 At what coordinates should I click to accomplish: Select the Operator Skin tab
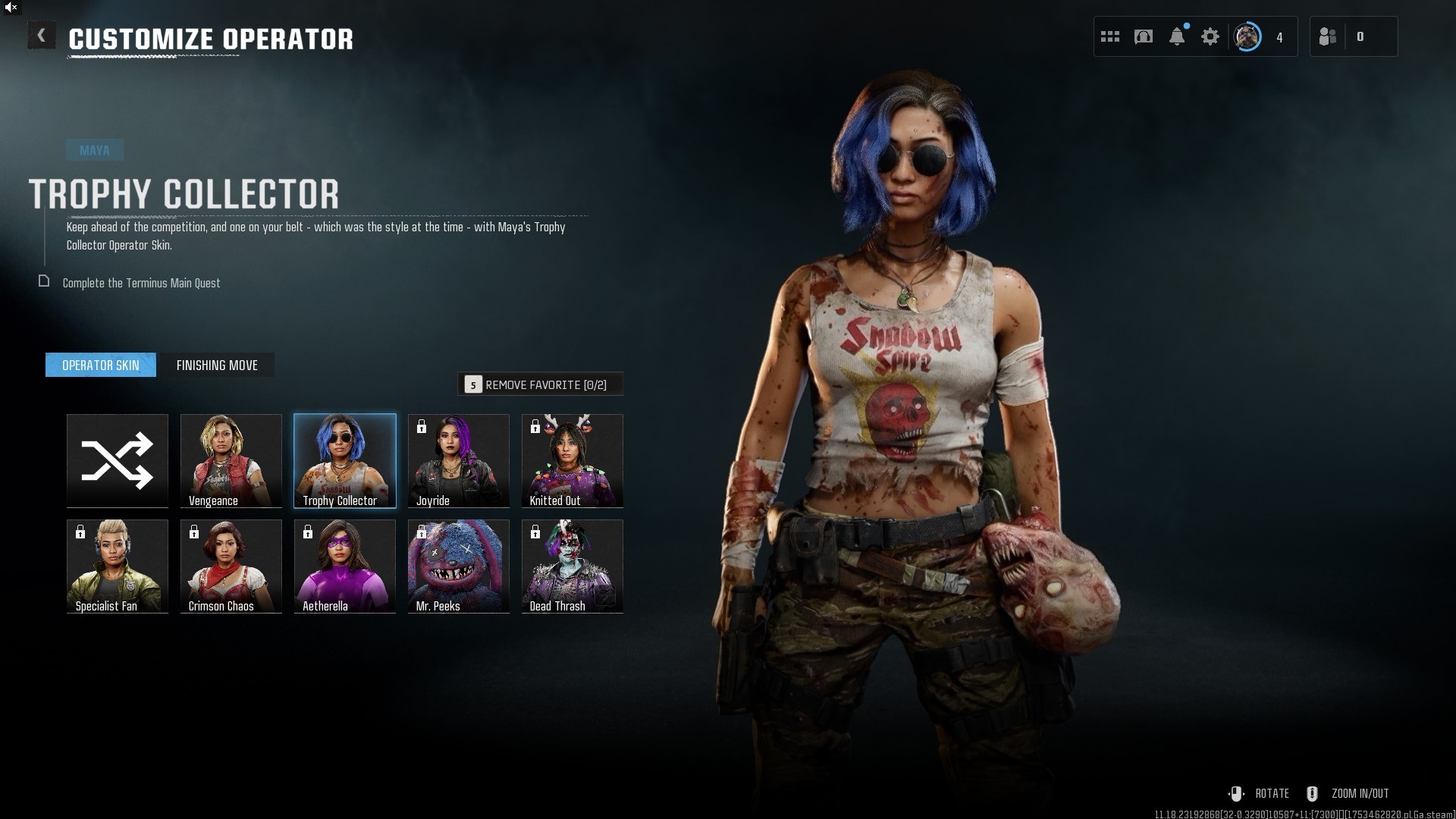point(101,365)
